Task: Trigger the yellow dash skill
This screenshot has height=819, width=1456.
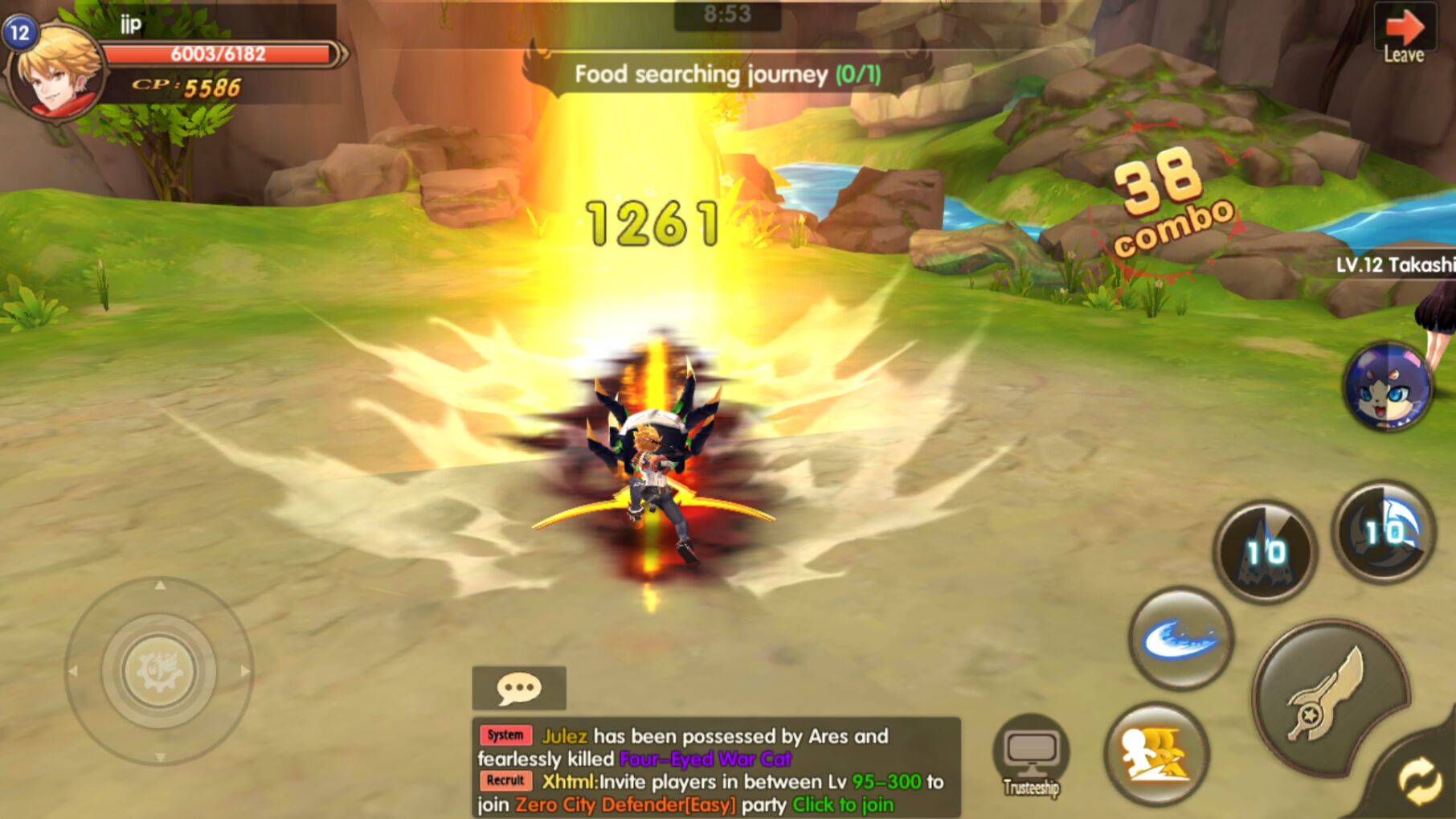Action: tap(1155, 755)
